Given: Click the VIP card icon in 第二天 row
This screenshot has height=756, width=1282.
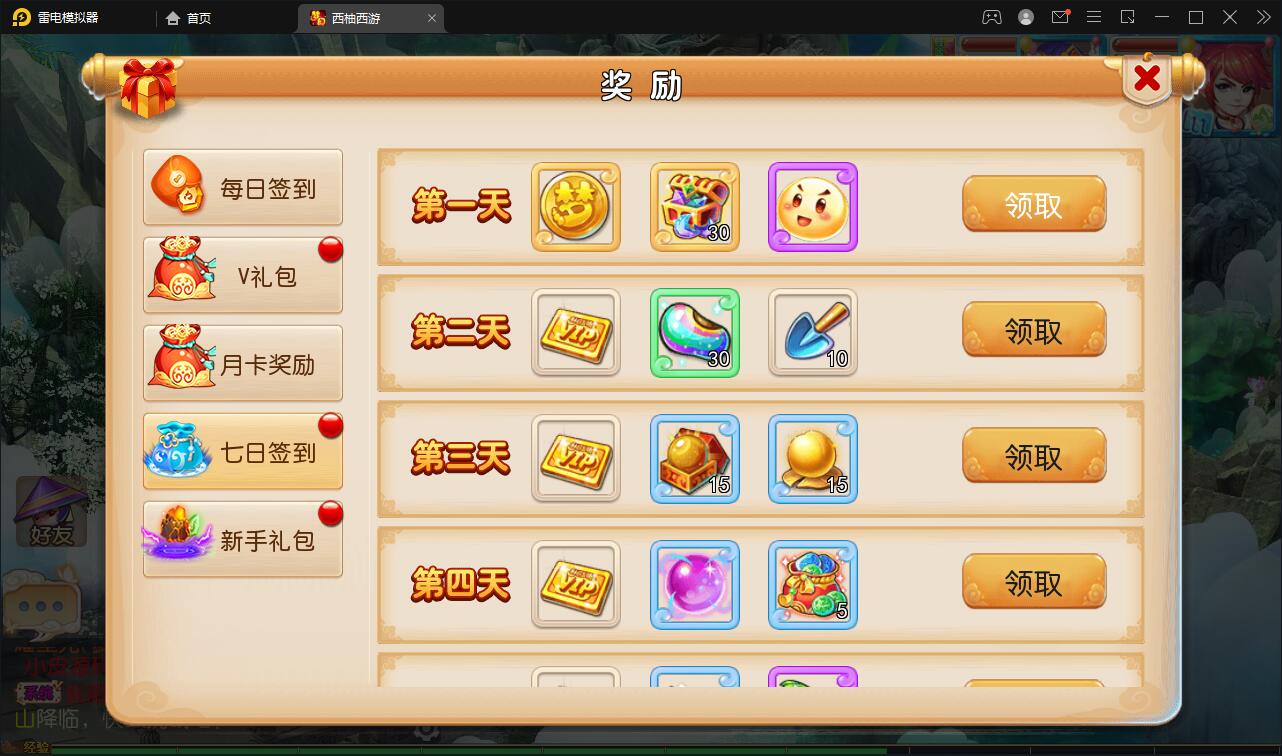Looking at the screenshot, I should pyautogui.click(x=575, y=332).
